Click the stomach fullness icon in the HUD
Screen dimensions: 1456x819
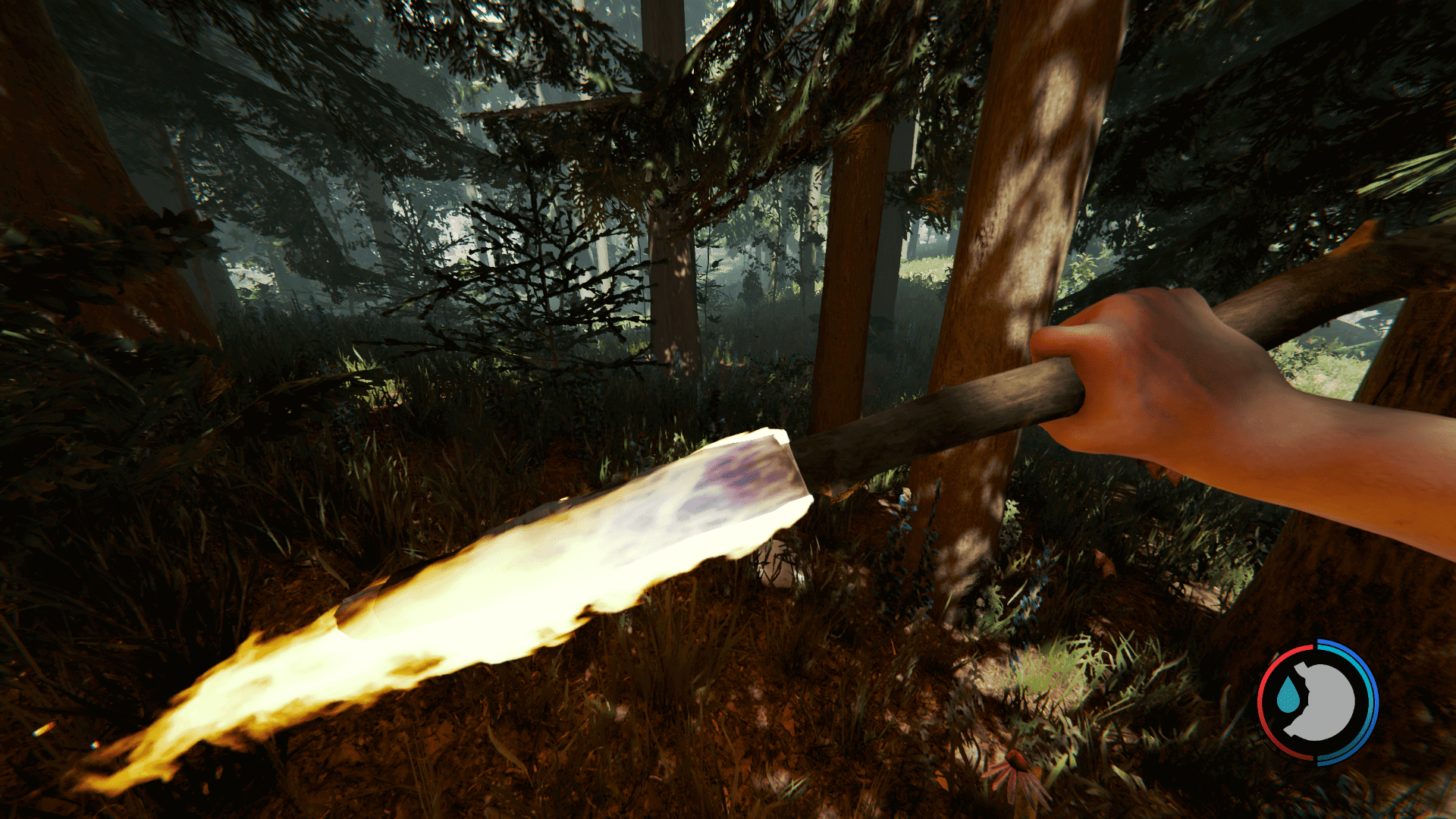coord(1326,700)
